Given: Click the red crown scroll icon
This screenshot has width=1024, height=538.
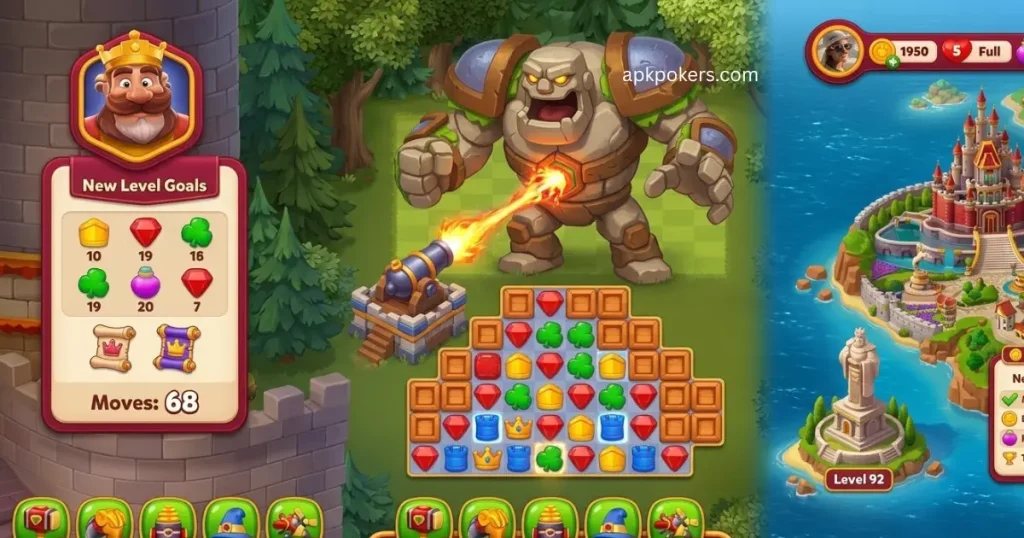Looking at the screenshot, I should (x=112, y=347).
